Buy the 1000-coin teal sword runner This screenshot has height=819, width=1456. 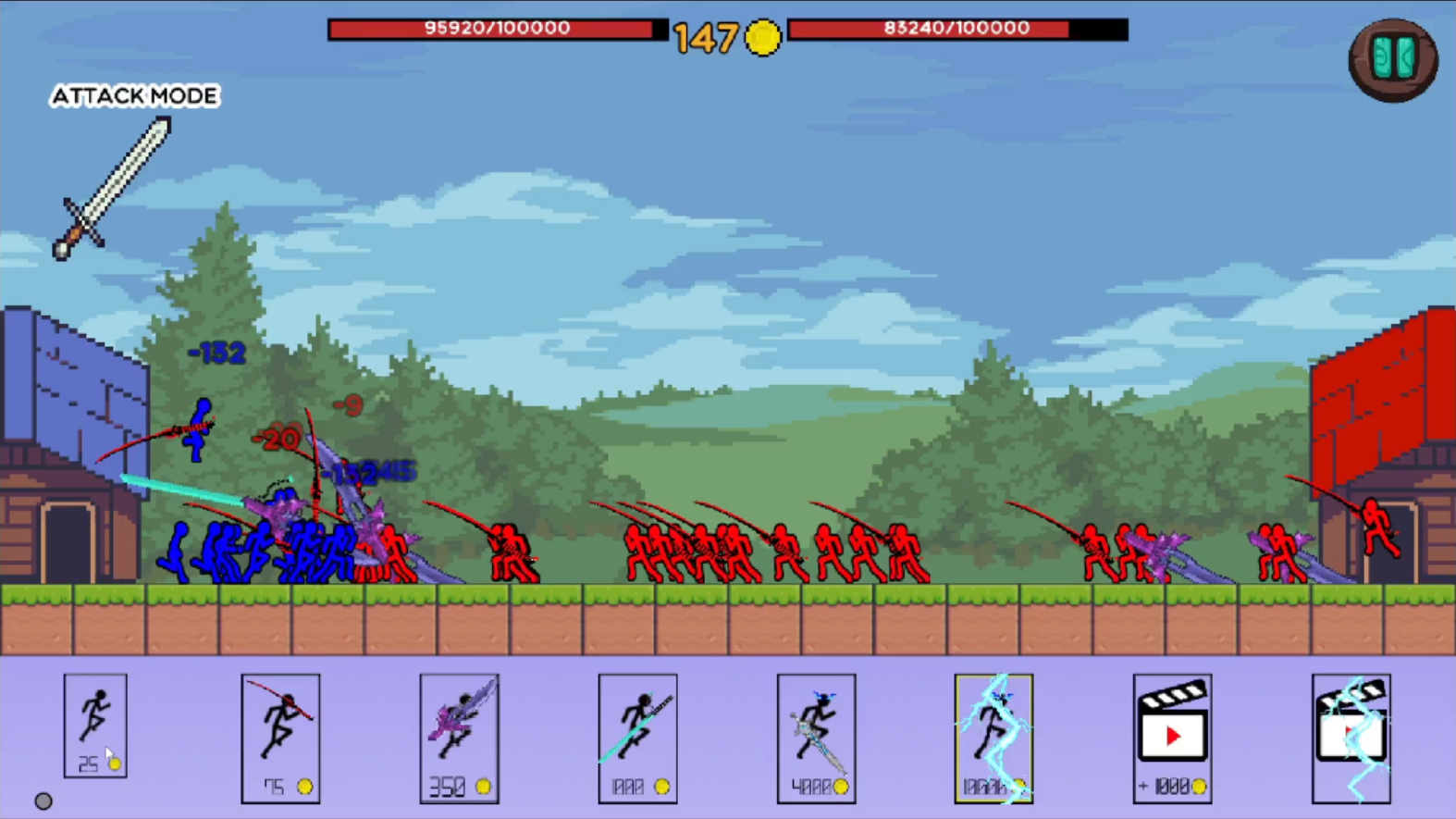tap(637, 736)
